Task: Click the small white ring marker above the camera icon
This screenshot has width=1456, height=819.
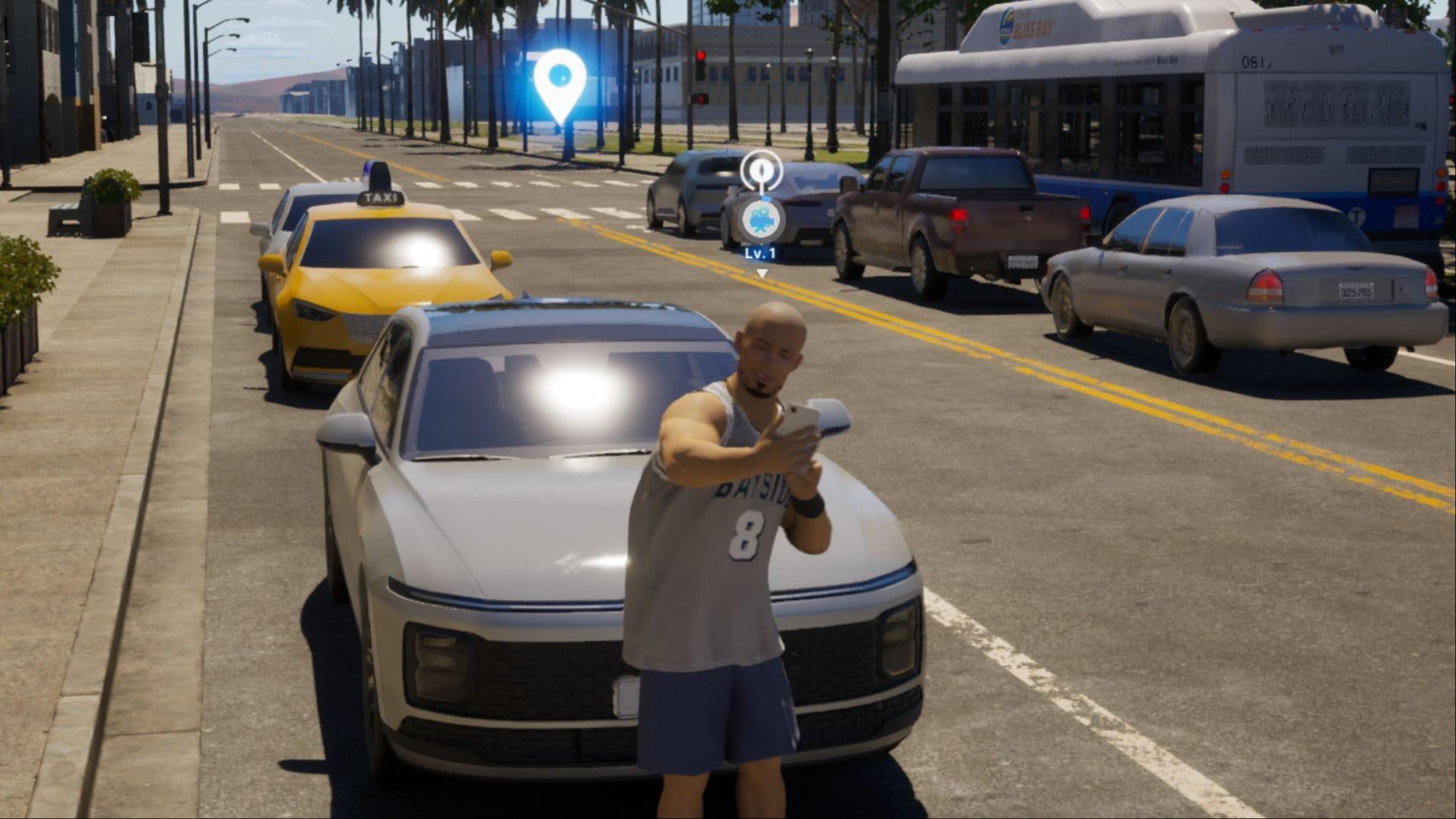Action: [x=761, y=170]
